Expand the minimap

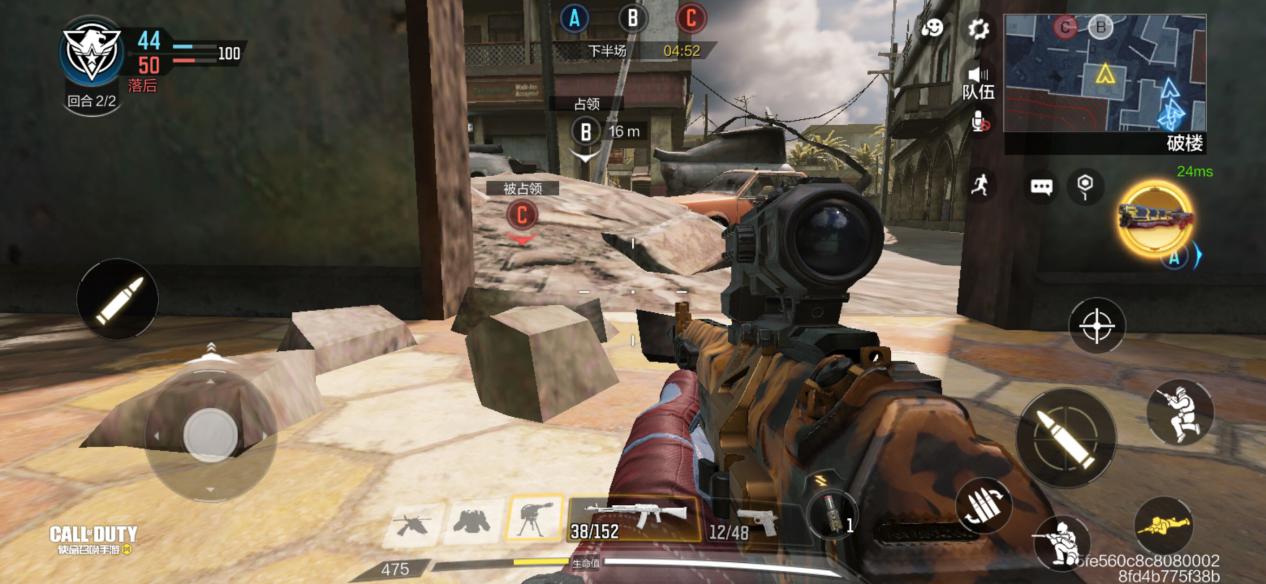(1104, 73)
